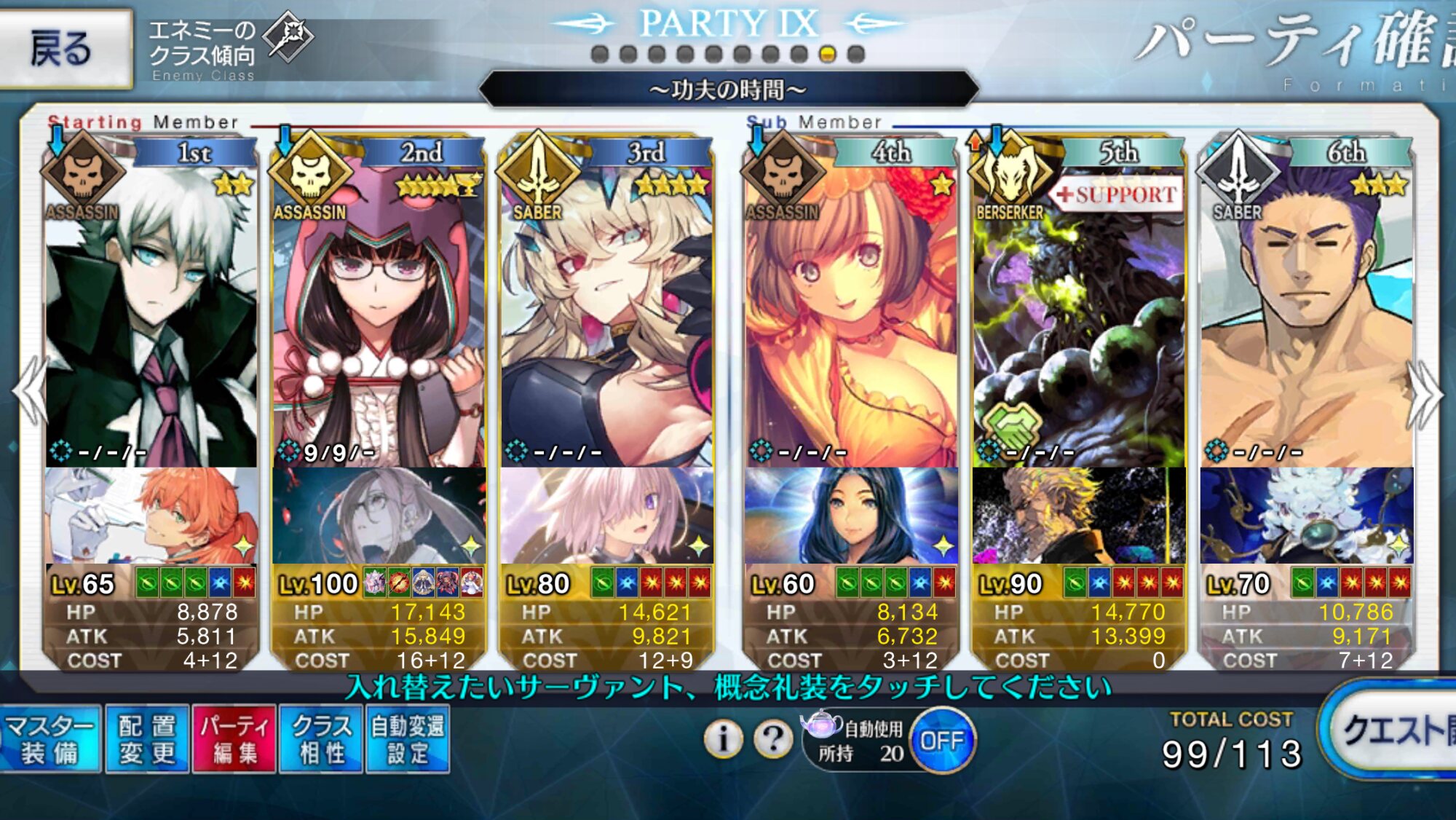Switch to previous party with left arrow

(29, 392)
